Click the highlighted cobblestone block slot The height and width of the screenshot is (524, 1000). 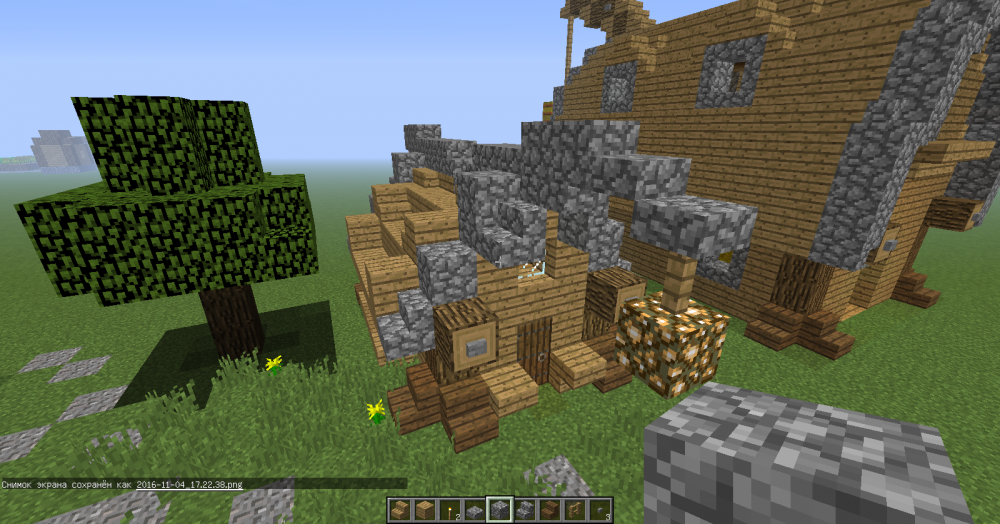pyautogui.click(x=499, y=510)
